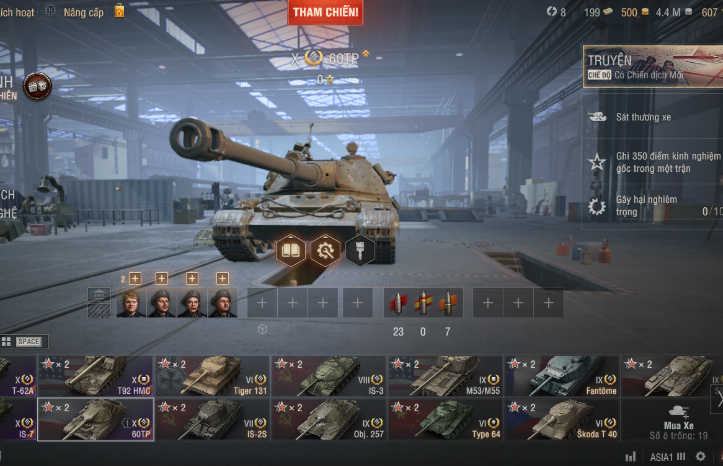
Task: Select the first ammo shell with count 23
Action: 398,302
